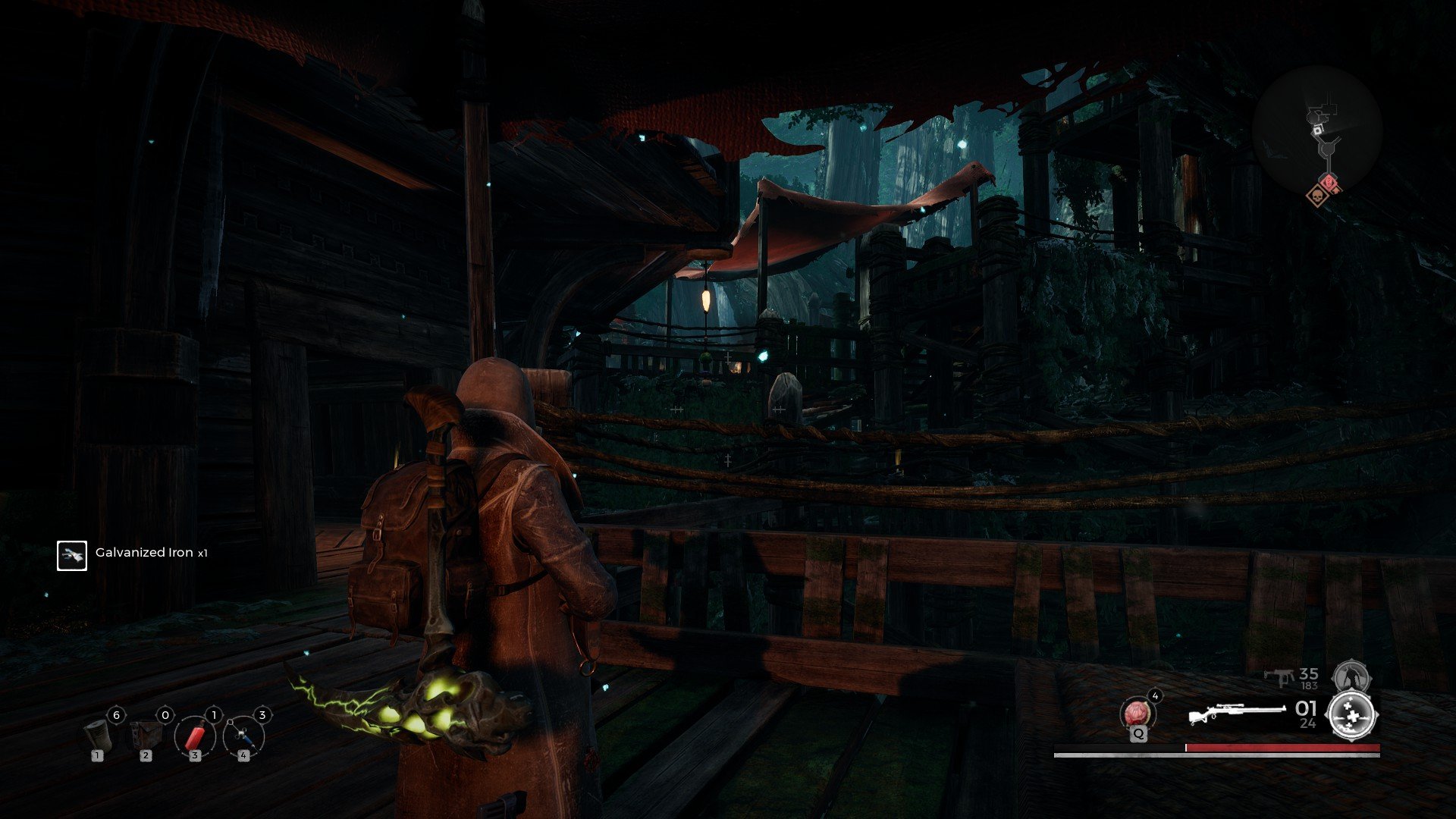This screenshot has height=819, width=1456.
Task: Use the ammo box quick slot
Action: [x=147, y=734]
